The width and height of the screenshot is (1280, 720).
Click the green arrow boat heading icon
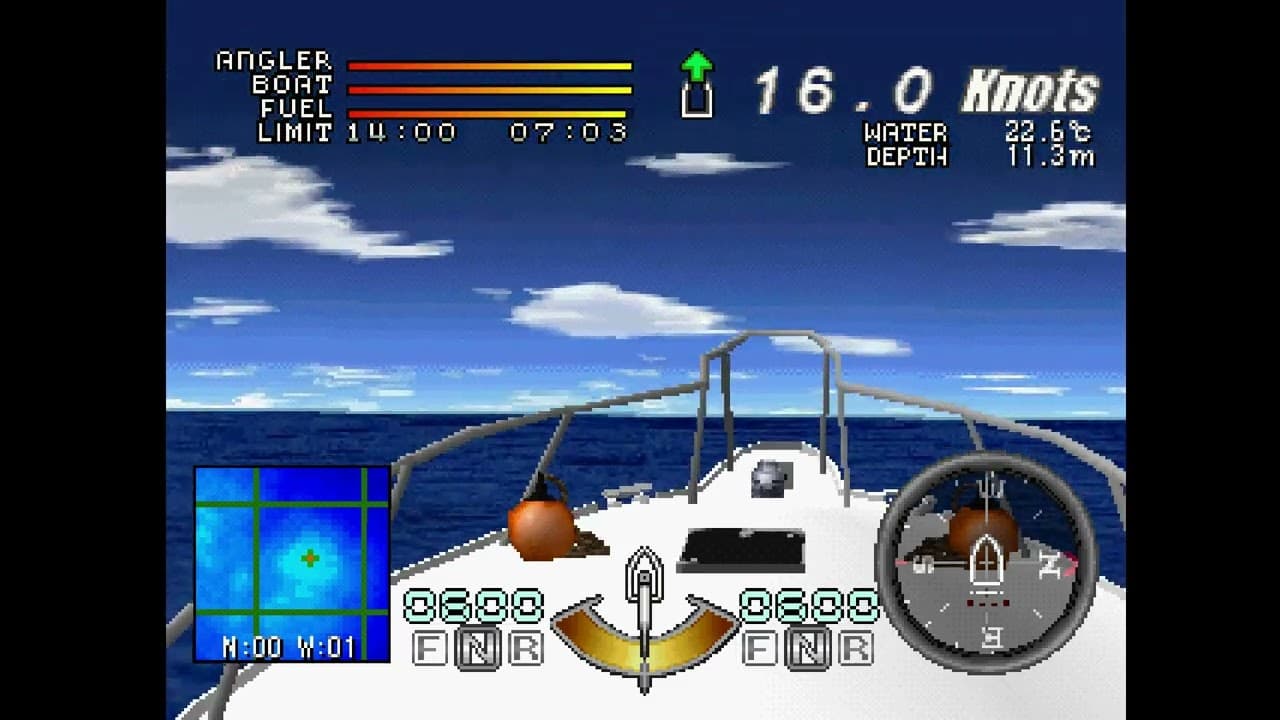point(696,84)
